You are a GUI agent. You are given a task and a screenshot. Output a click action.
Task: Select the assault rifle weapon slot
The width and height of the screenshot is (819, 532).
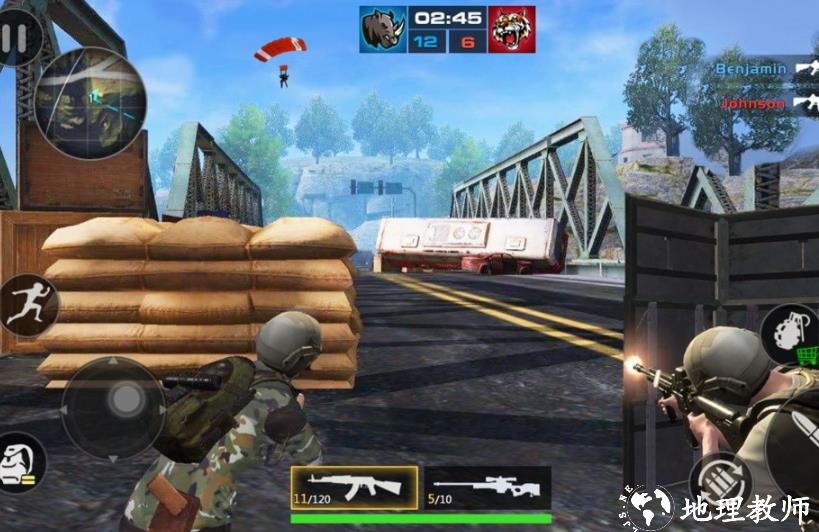354,487
